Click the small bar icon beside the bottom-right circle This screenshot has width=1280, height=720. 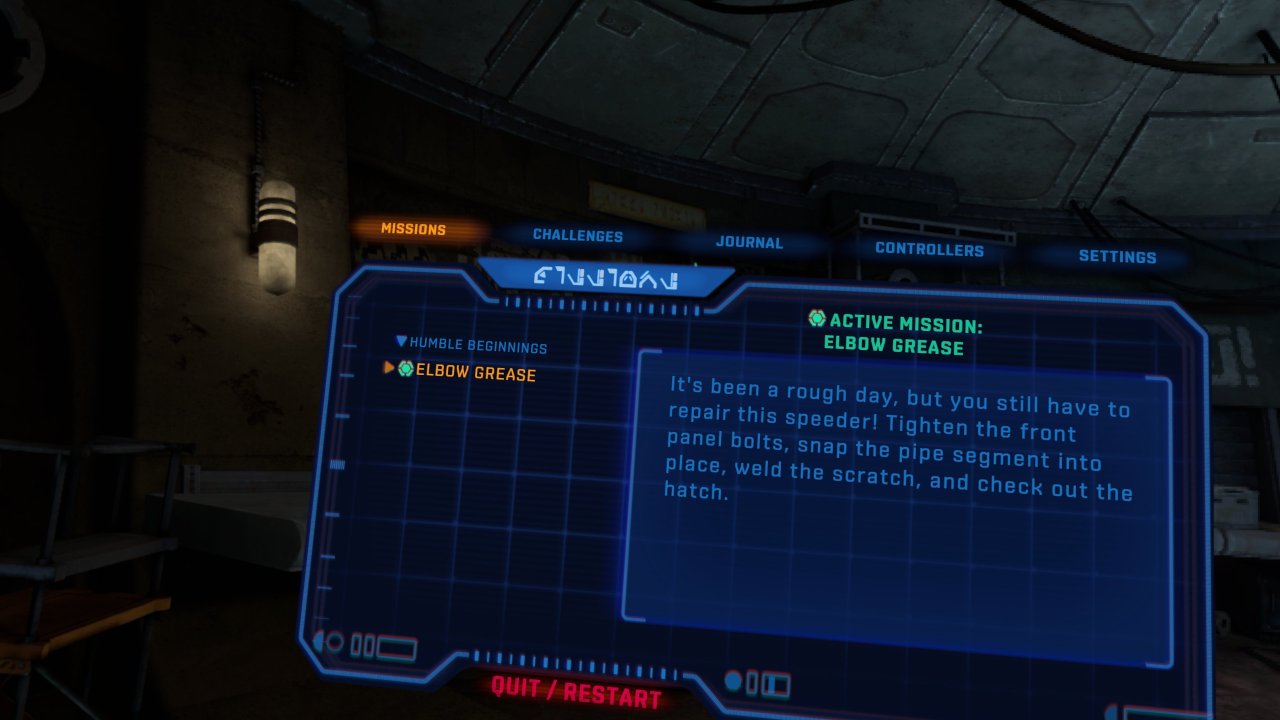coord(750,681)
